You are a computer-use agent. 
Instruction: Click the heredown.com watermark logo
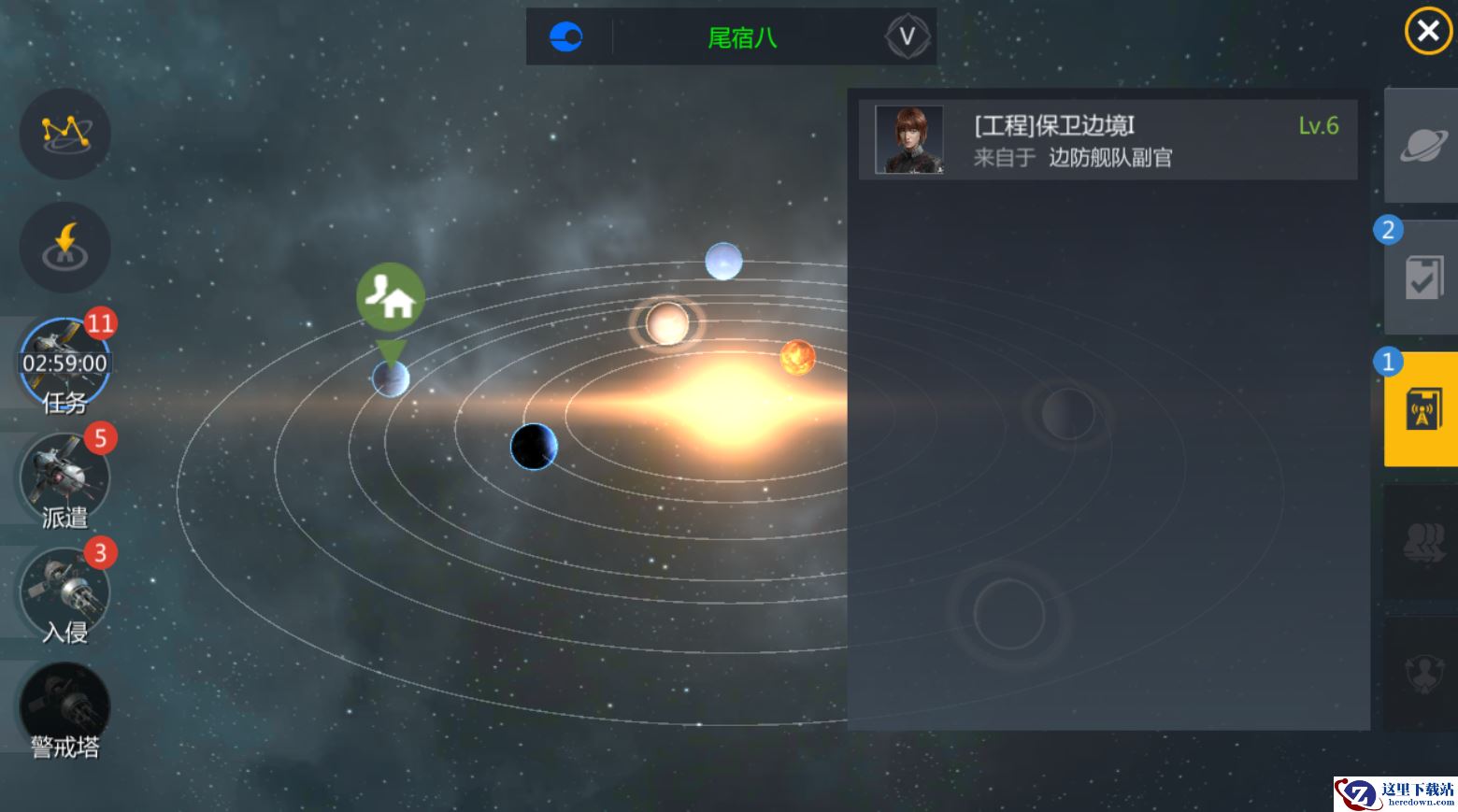click(1394, 793)
